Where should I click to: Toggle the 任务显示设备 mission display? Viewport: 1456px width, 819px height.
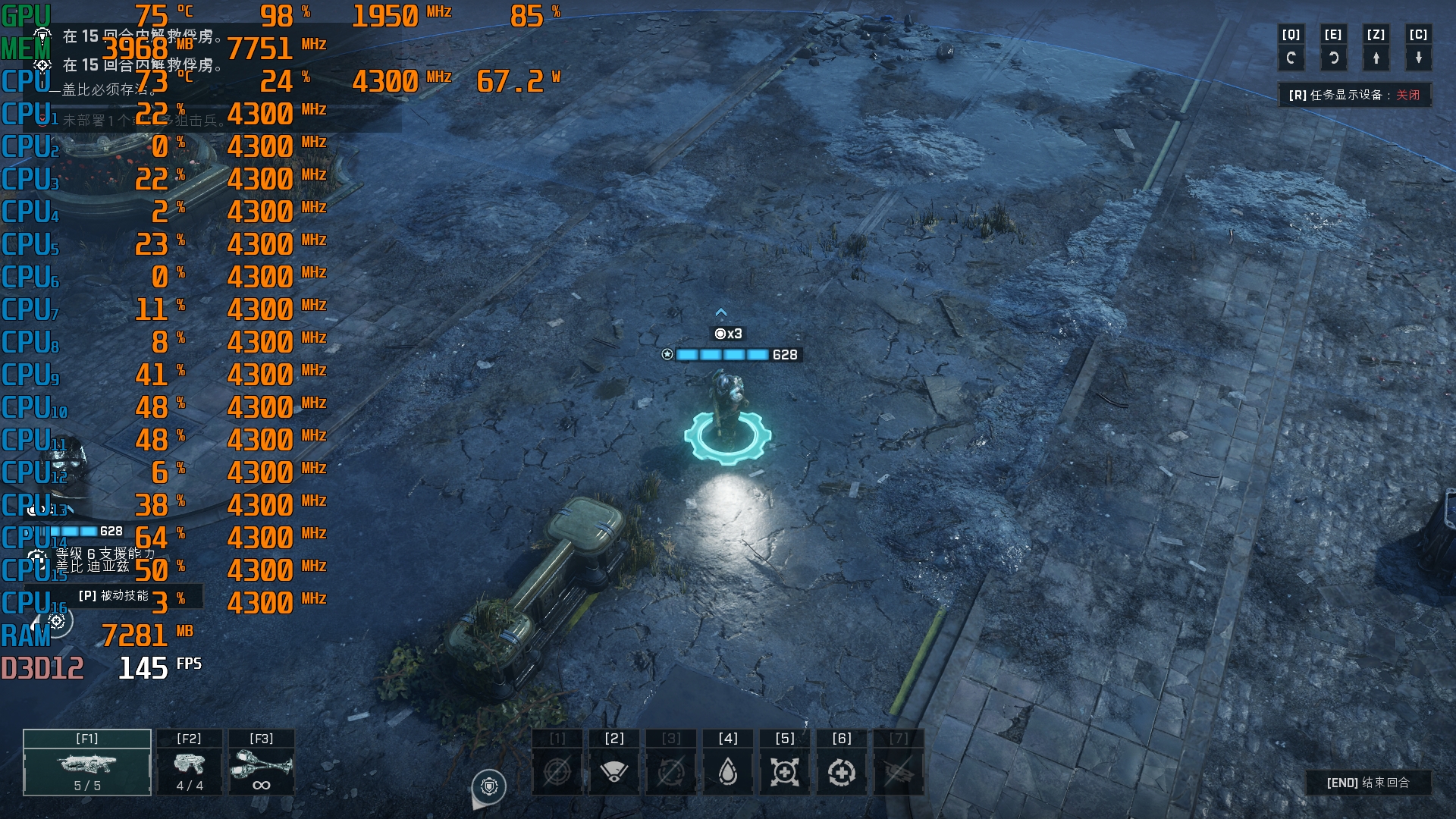[1354, 95]
